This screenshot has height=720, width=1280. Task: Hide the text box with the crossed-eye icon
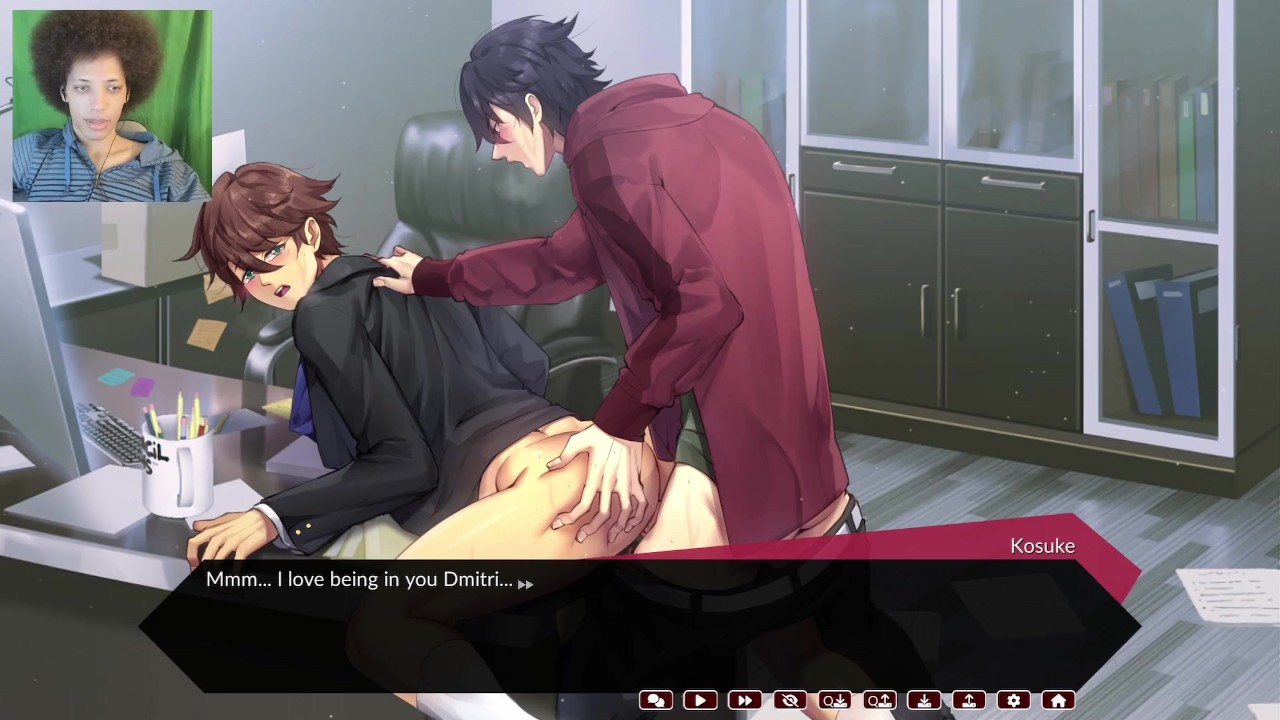coord(790,701)
